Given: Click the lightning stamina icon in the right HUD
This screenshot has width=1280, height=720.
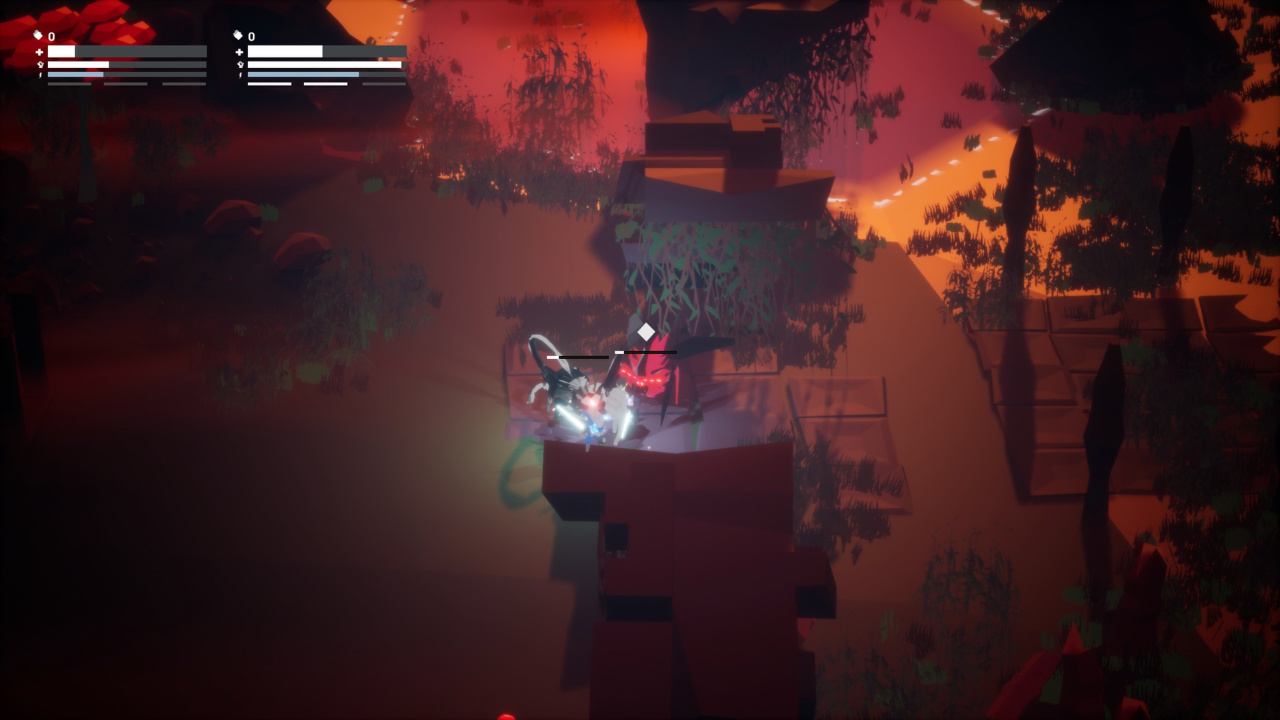Looking at the screenshot, I should pyautogui.click(x=241, y=73).
